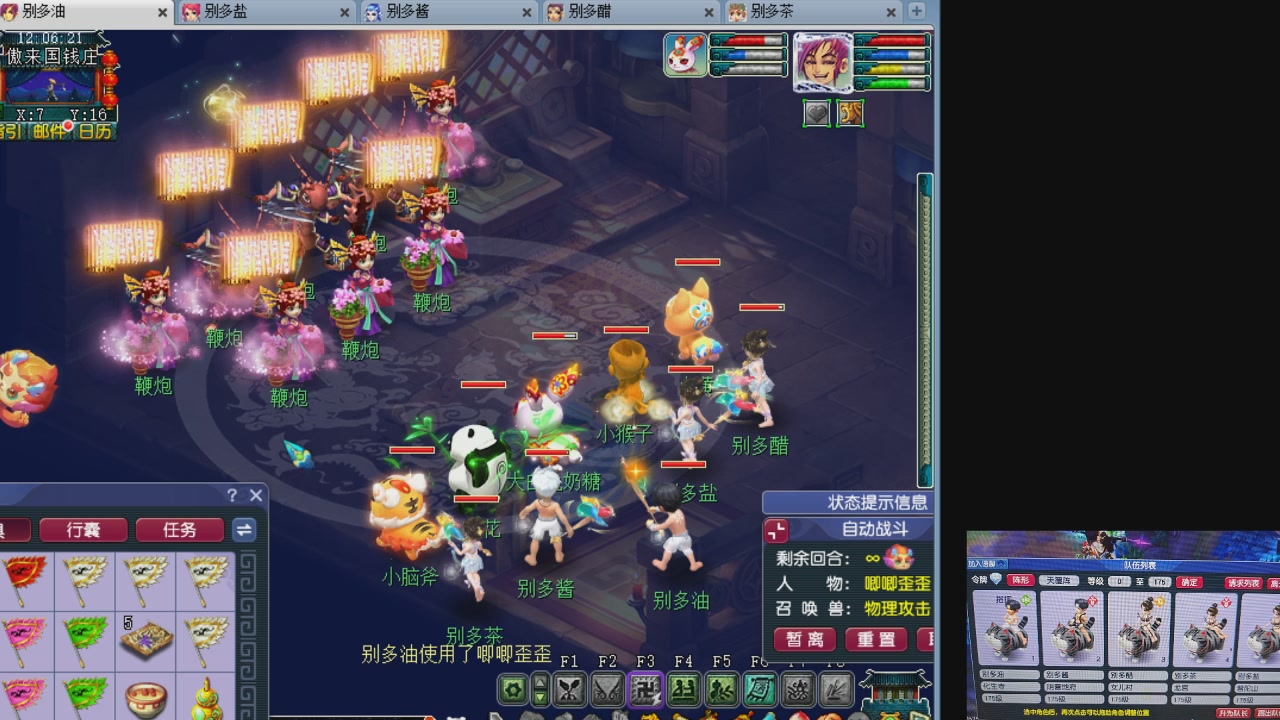Open the 任务 tab in the item panel

pos(180,530)
